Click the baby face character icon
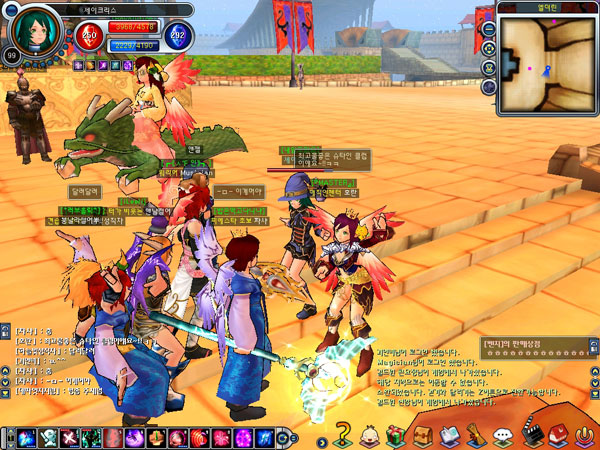Image resolution: width=600 pixels, height=450 pixels. [370, 435]
